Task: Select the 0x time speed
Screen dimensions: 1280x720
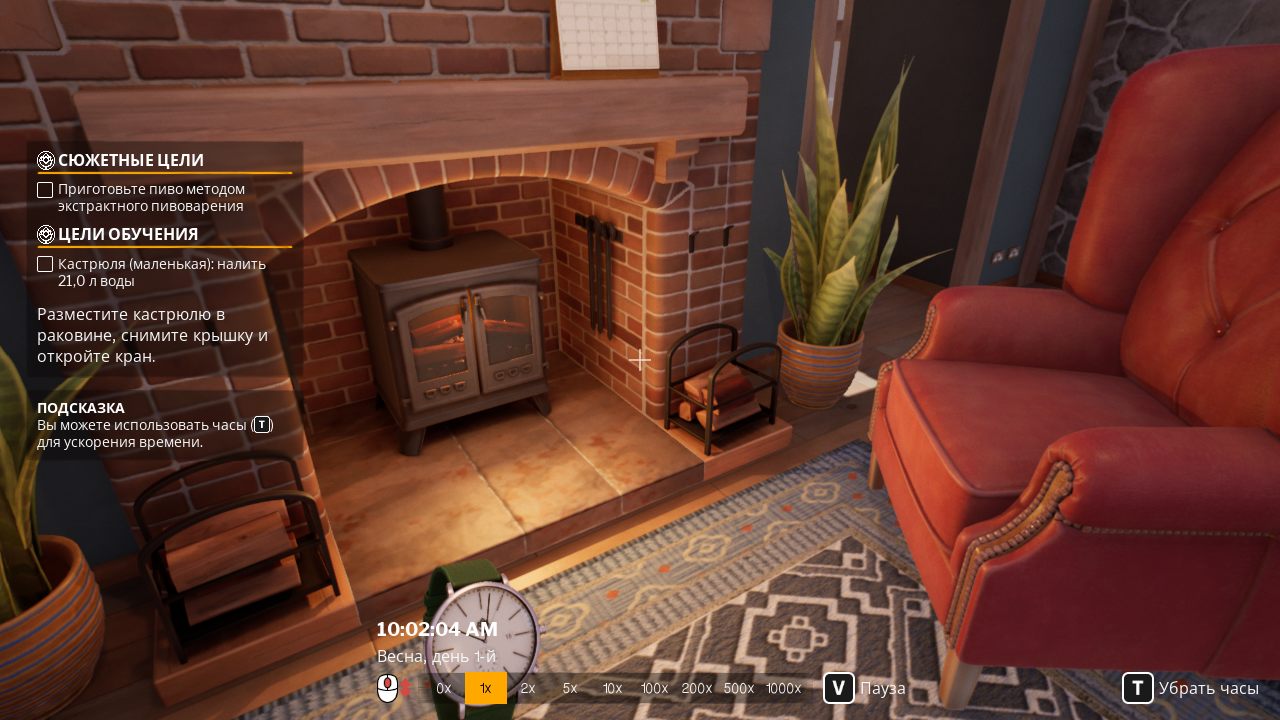Action: [x=443, y=688]
